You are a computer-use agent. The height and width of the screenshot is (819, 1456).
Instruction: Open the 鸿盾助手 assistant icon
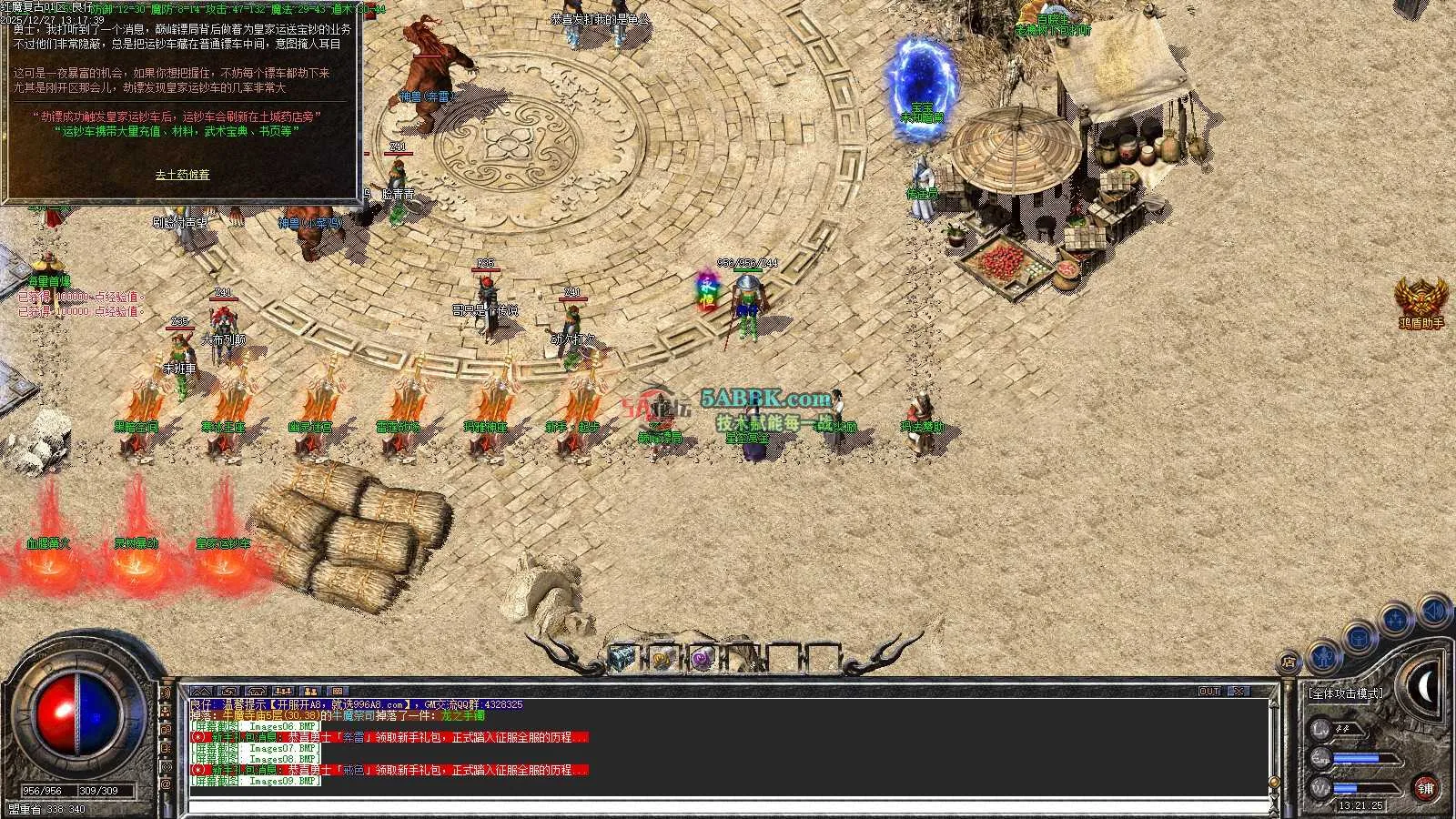[x=1421, y=298]
